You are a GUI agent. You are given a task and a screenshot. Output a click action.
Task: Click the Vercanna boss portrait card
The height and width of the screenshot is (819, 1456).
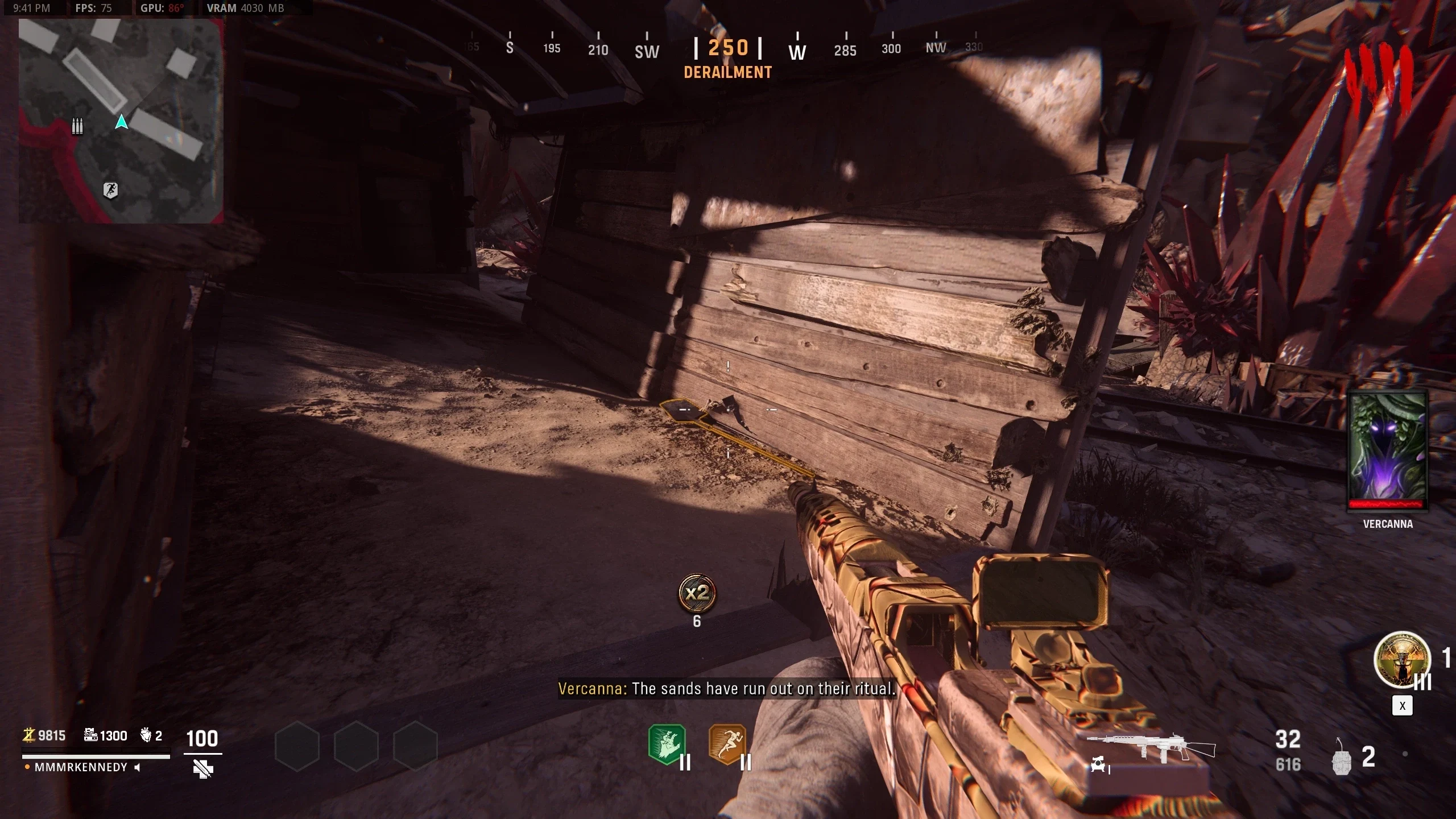coord(1388,449)
